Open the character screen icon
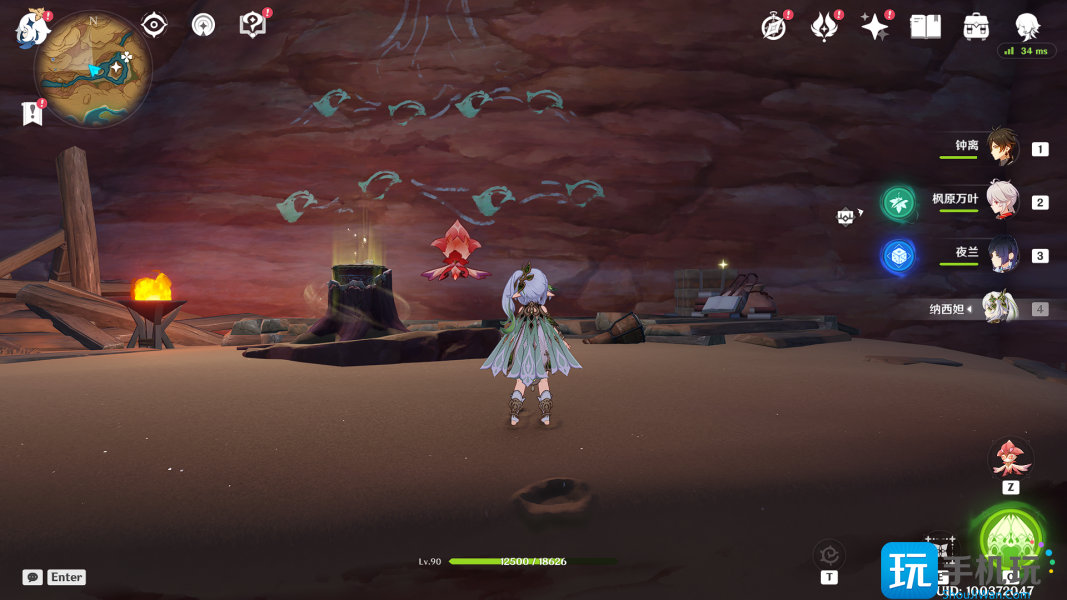Viewport: 1067px width, 600px height. pos(1027,27)
